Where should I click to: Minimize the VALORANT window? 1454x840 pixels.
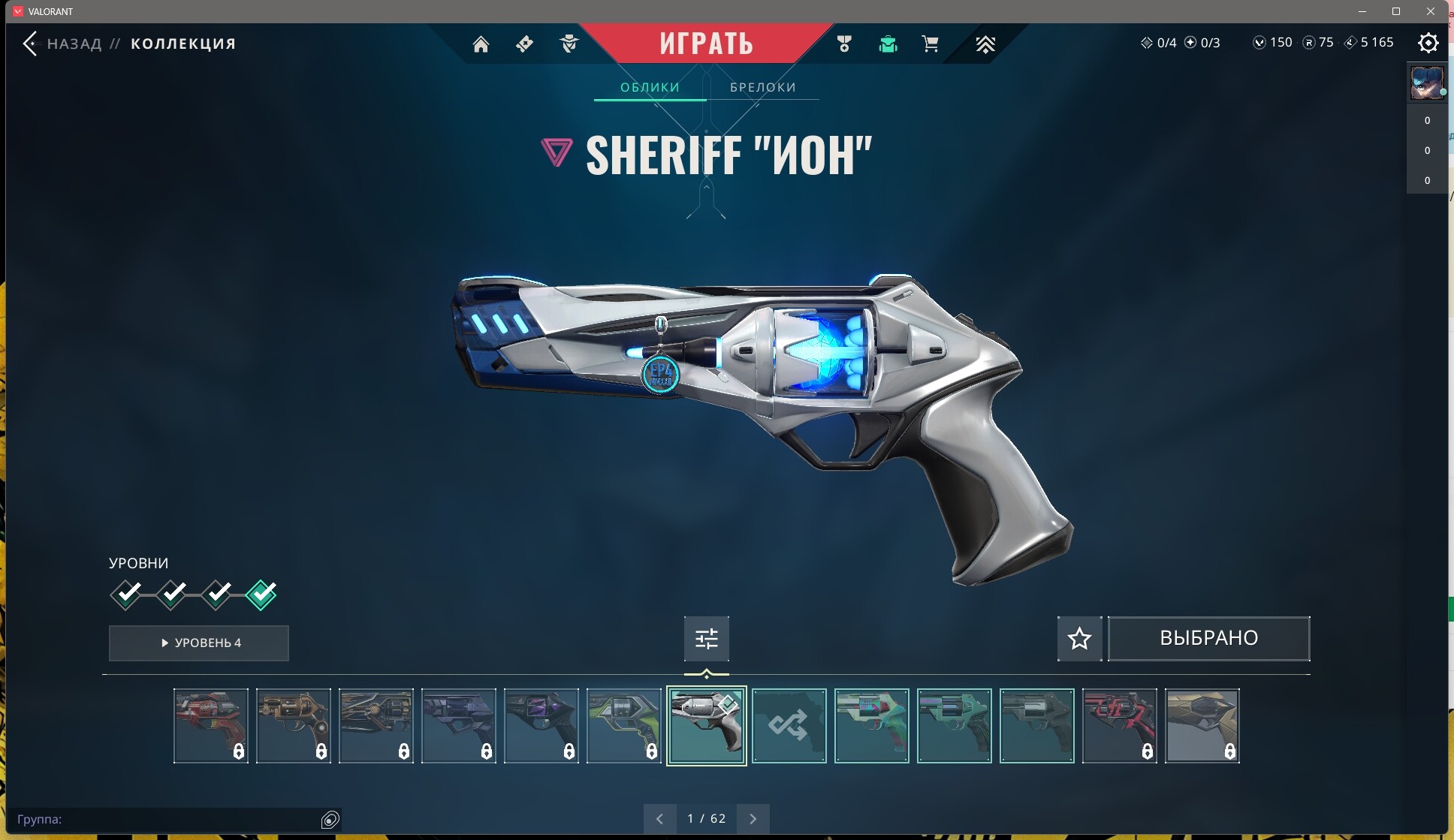pos(1362,11)
